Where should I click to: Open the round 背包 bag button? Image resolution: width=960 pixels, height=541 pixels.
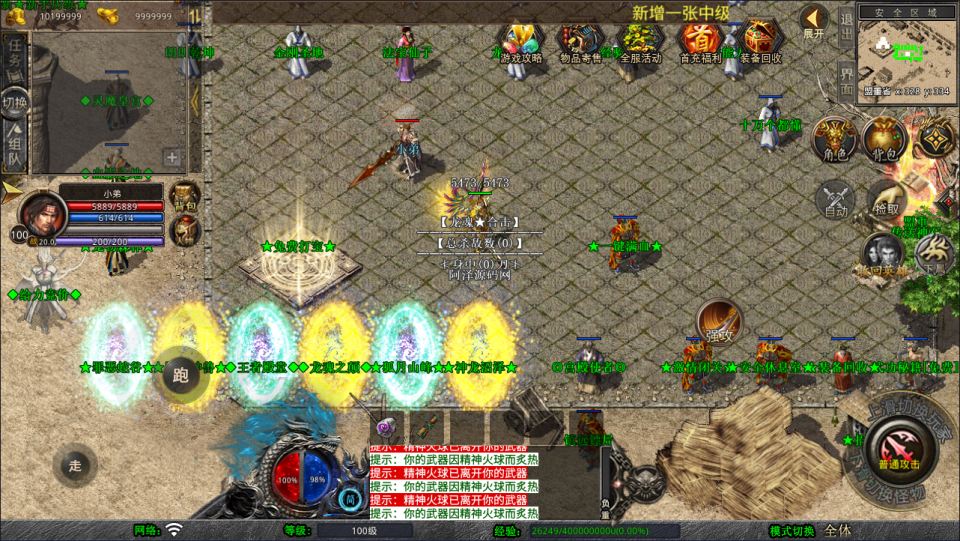[885, 139]
